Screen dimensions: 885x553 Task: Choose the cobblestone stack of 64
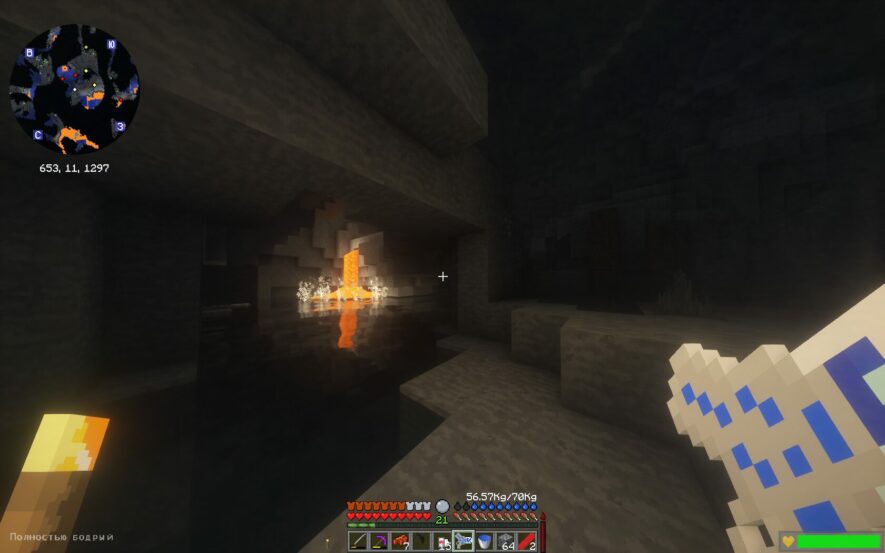(505, 541)
